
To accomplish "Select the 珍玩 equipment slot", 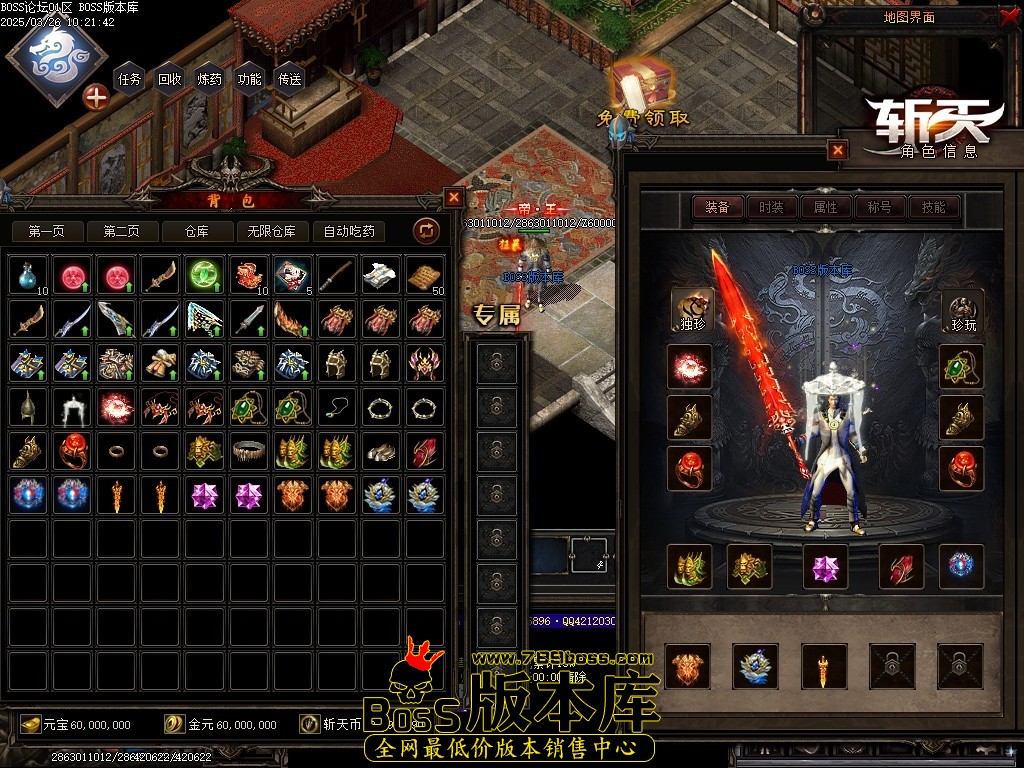I will coord(961,310).
